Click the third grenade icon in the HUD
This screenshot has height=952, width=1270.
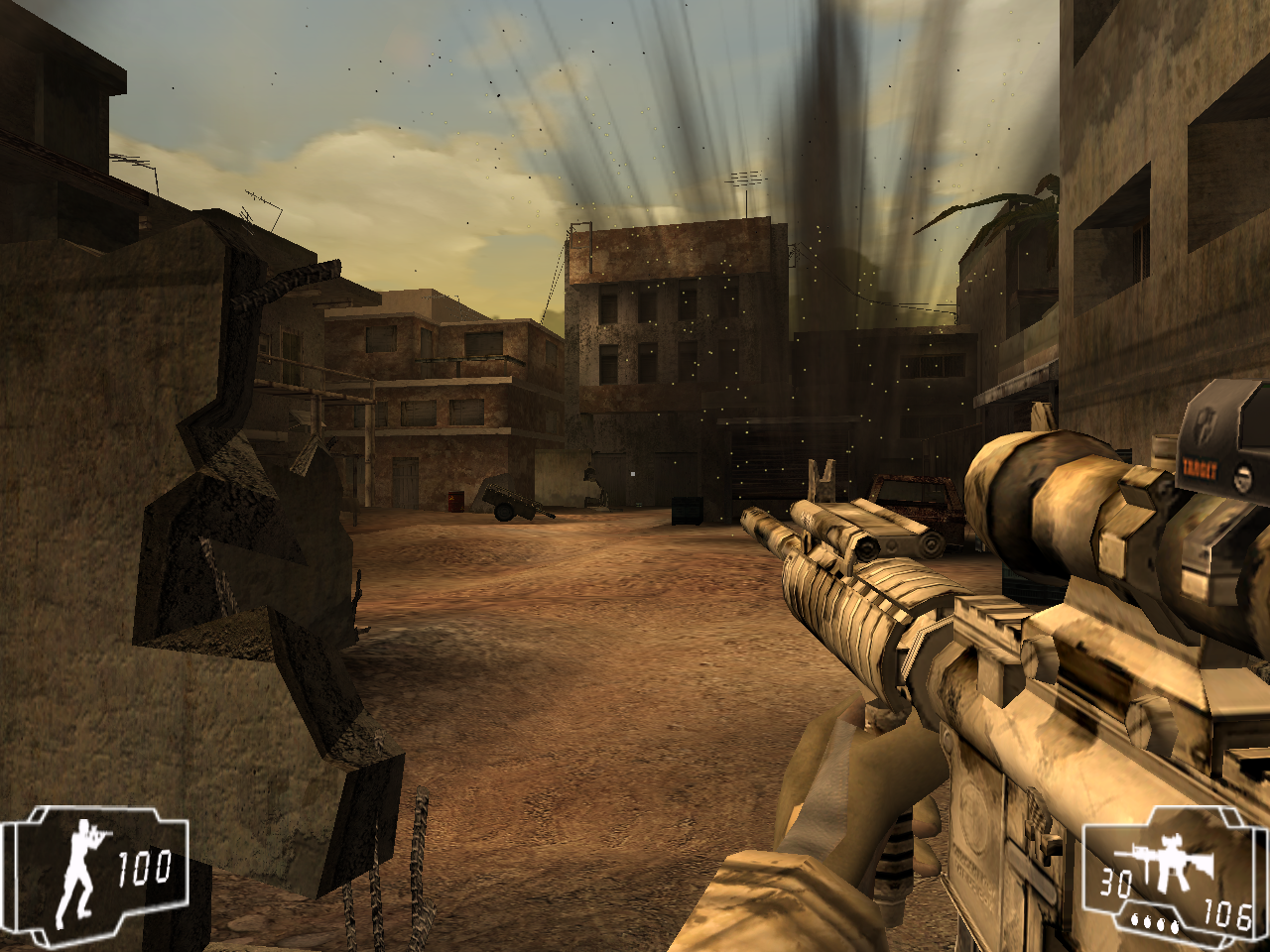click(1161, 925)
